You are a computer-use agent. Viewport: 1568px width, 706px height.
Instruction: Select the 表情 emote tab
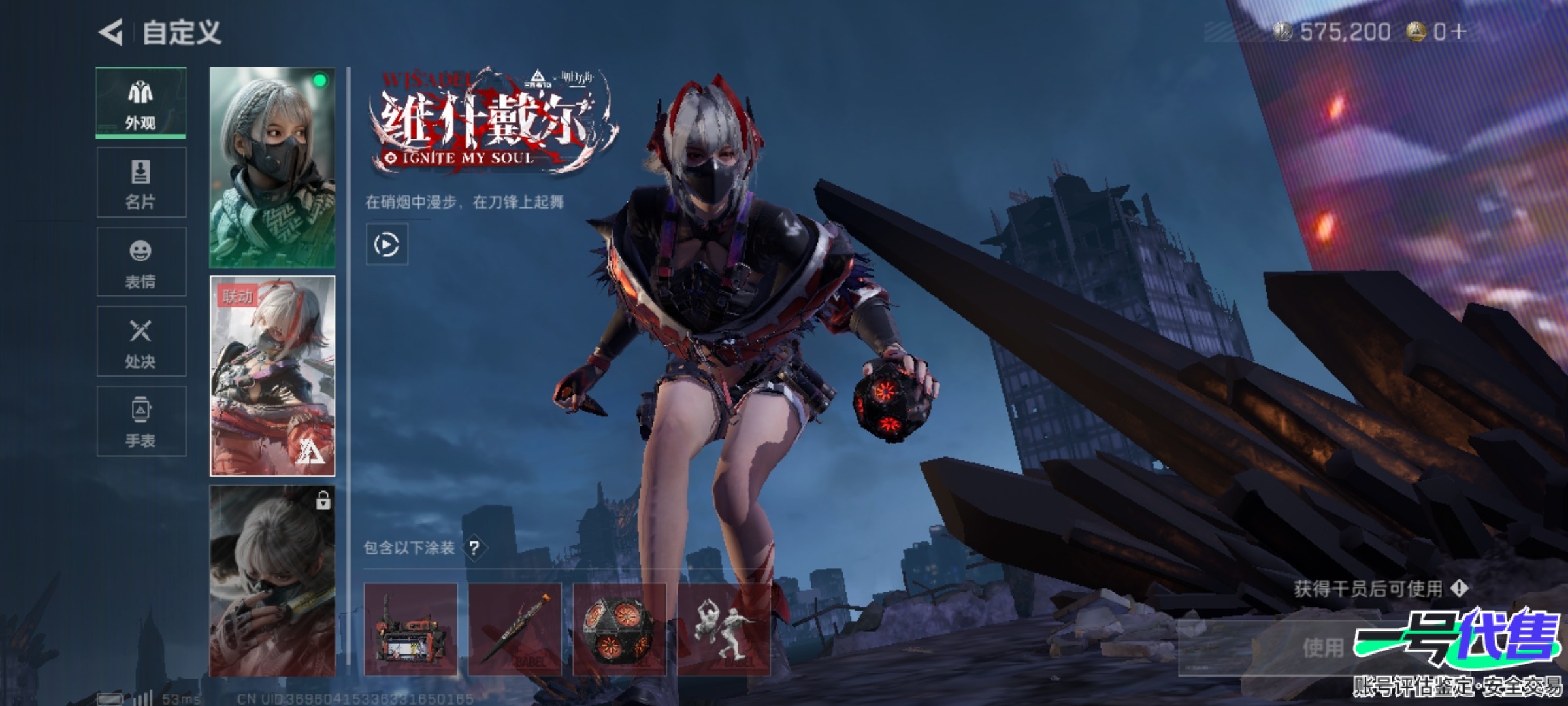(141, 262)
